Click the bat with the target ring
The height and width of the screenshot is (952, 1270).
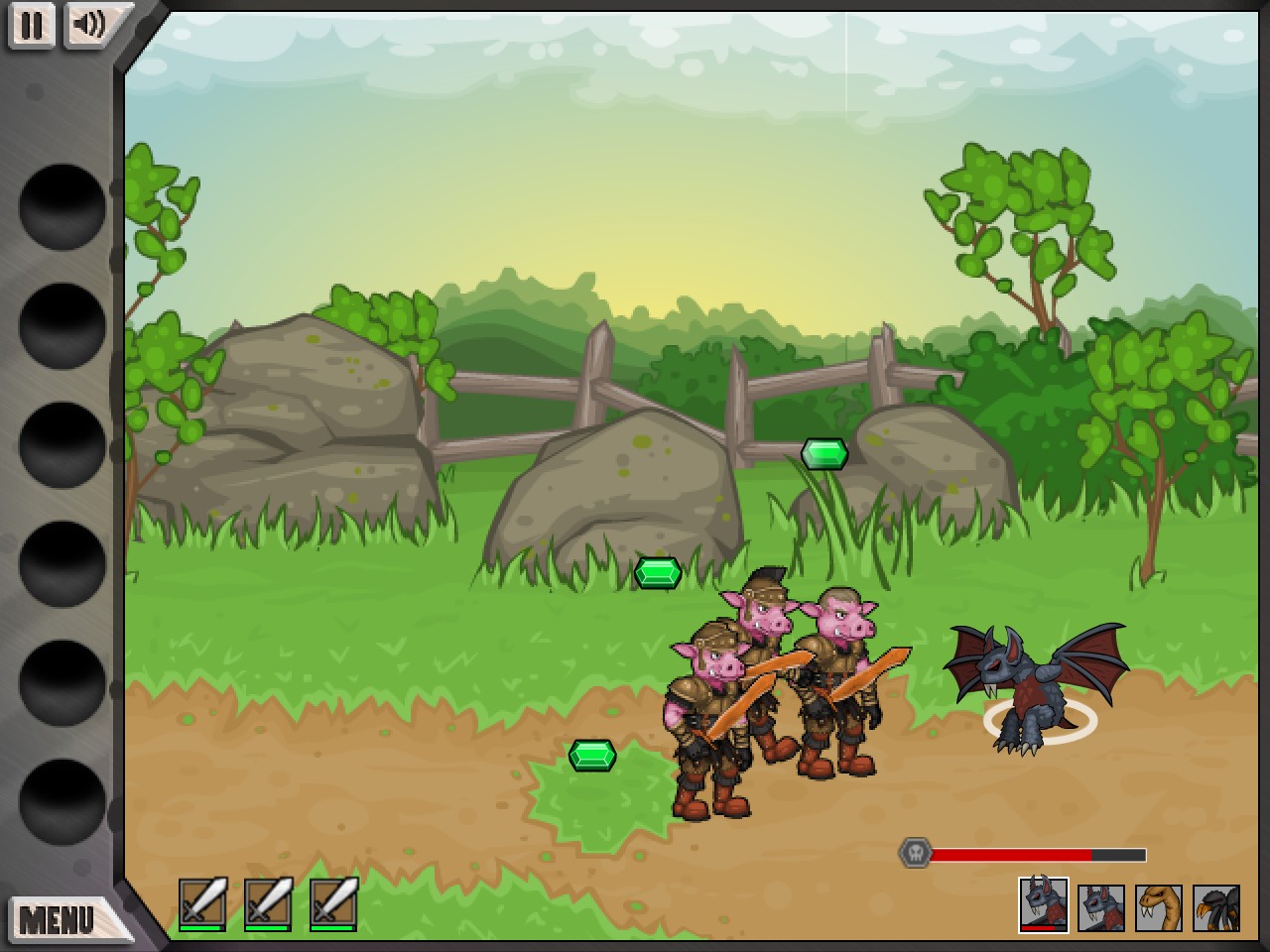click(1034, 684)
